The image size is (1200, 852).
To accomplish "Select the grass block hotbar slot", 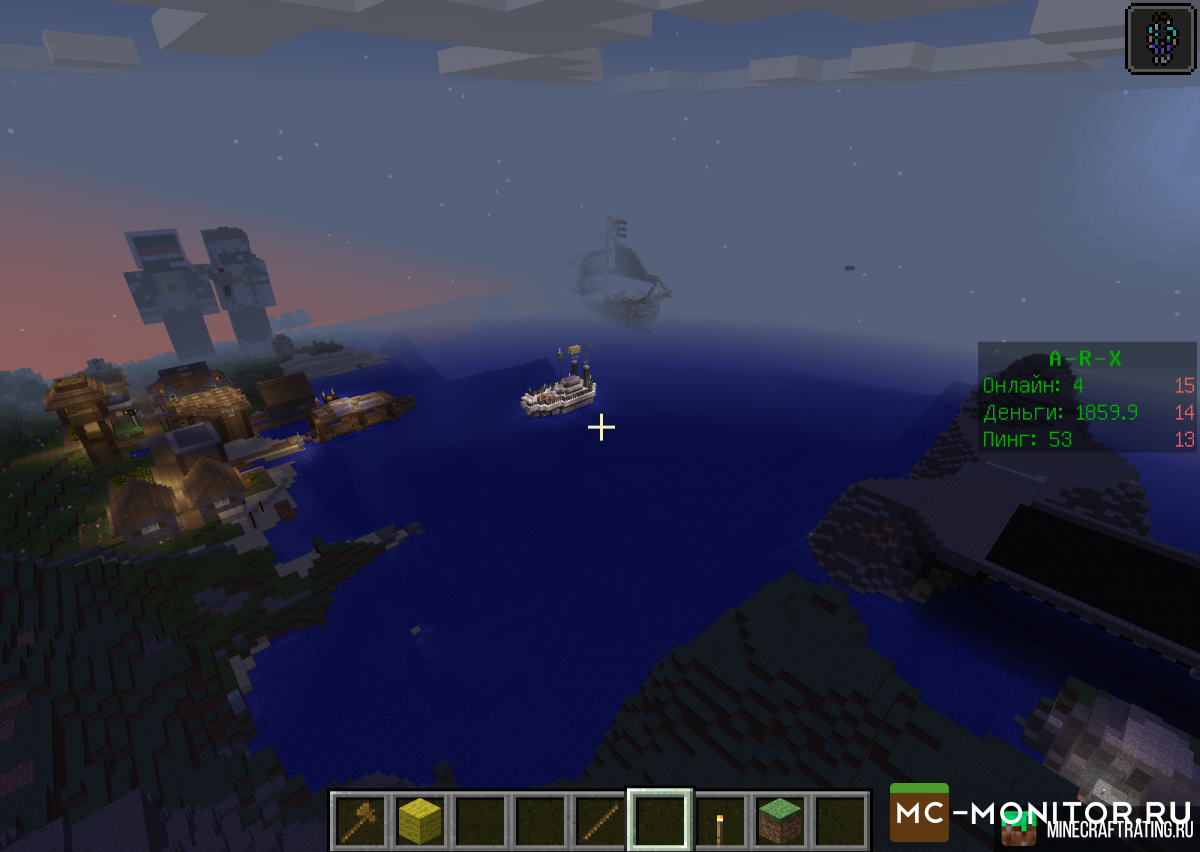I will 780,820.
